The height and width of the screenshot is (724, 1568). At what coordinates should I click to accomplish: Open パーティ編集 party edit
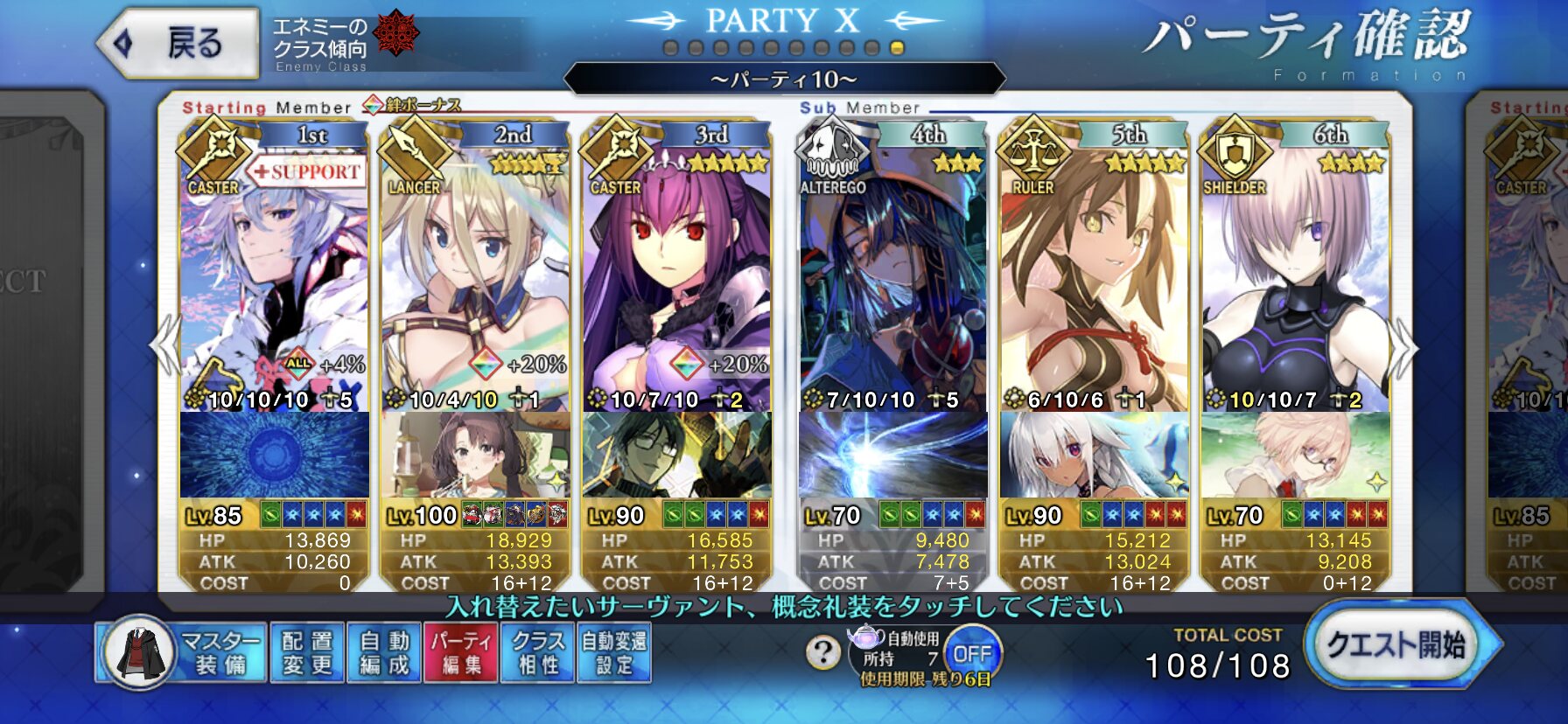(x=460, y=653)
